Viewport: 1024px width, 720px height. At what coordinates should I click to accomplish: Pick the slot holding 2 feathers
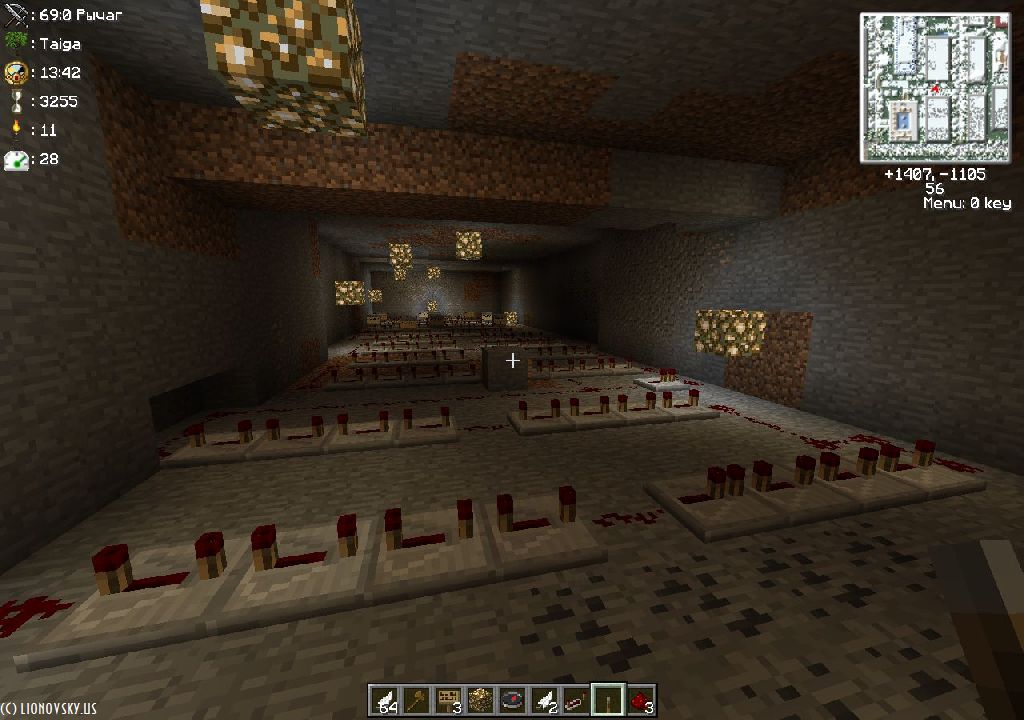543,699
